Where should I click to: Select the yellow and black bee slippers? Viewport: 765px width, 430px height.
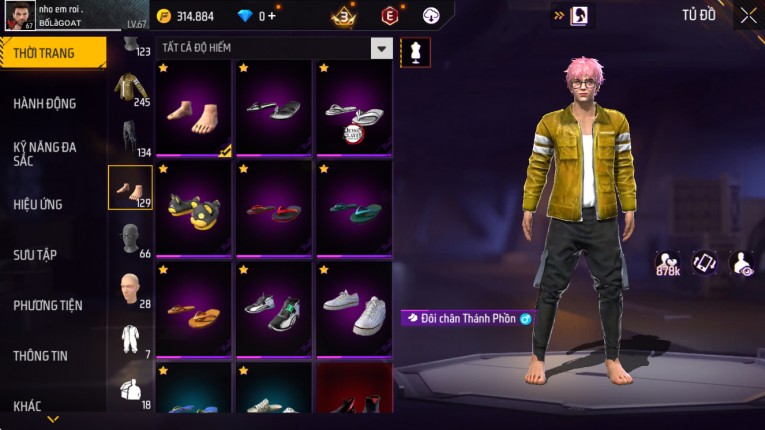pyautogui.click(x=194, y=209)
